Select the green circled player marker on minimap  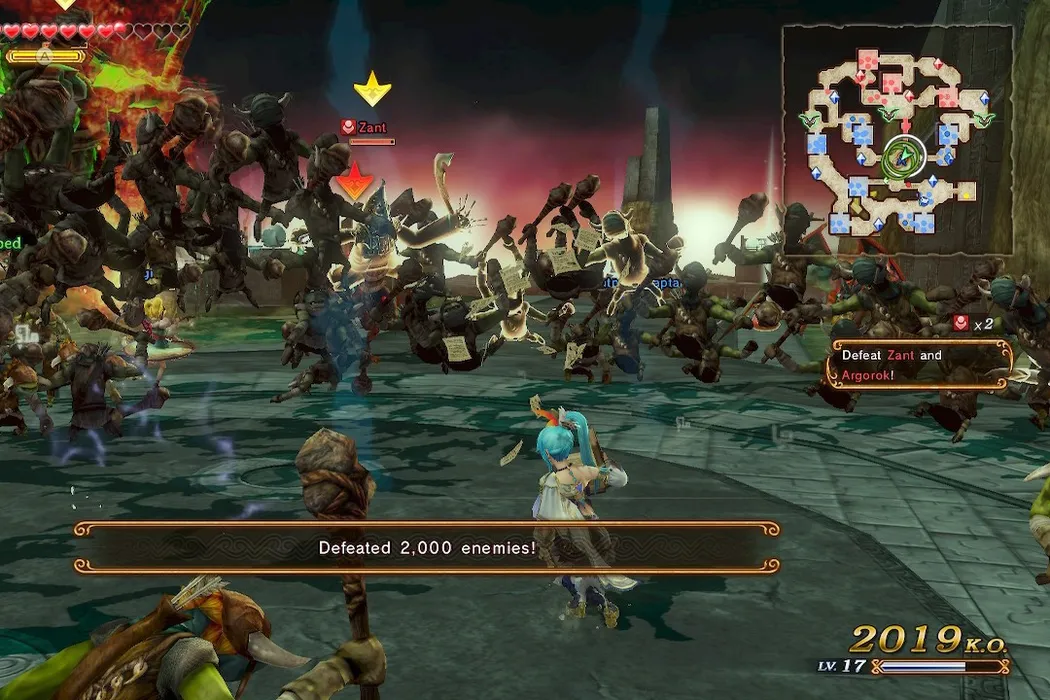pos(902,157)
